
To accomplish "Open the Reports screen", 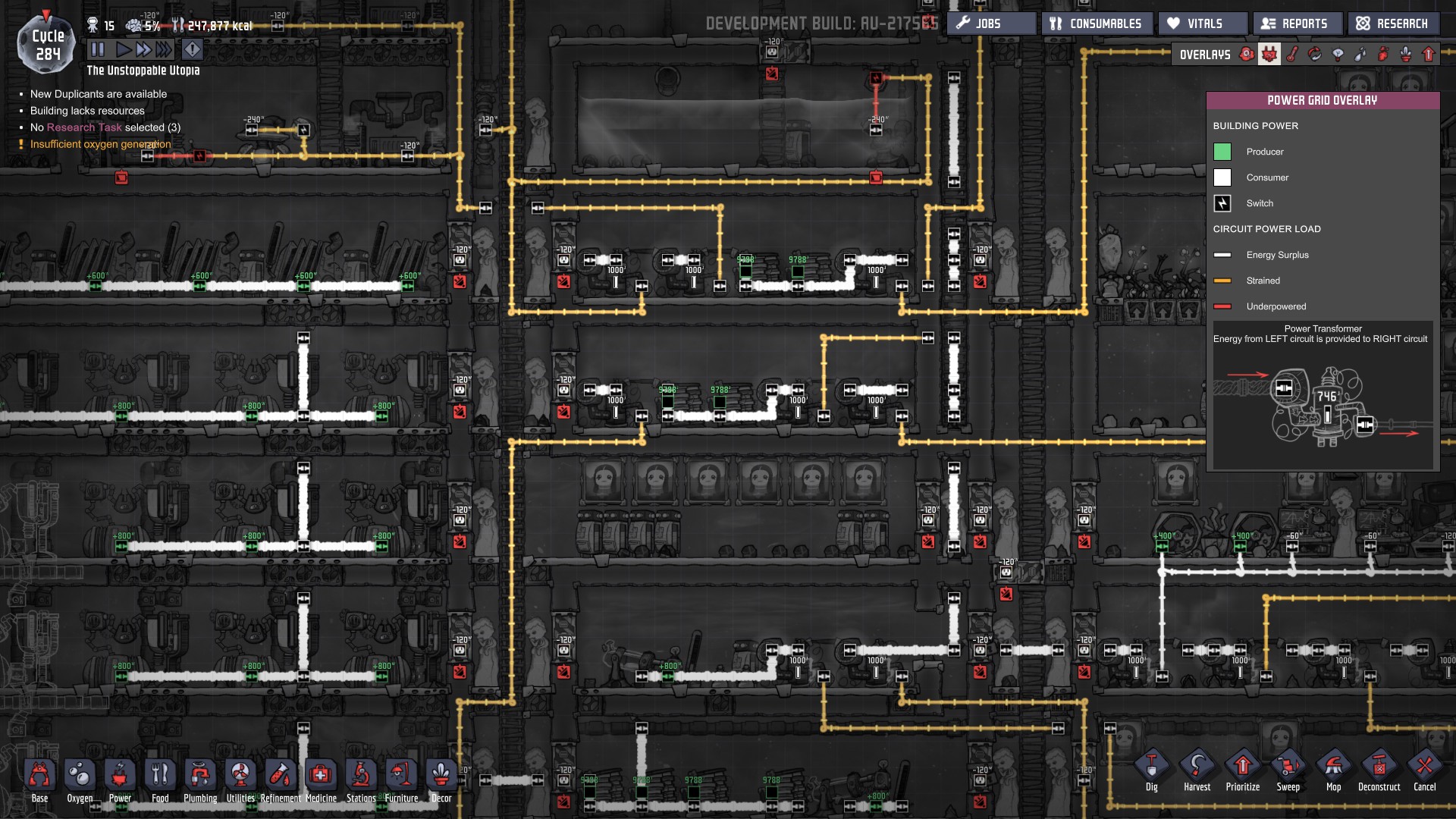I will point(1297,24).
